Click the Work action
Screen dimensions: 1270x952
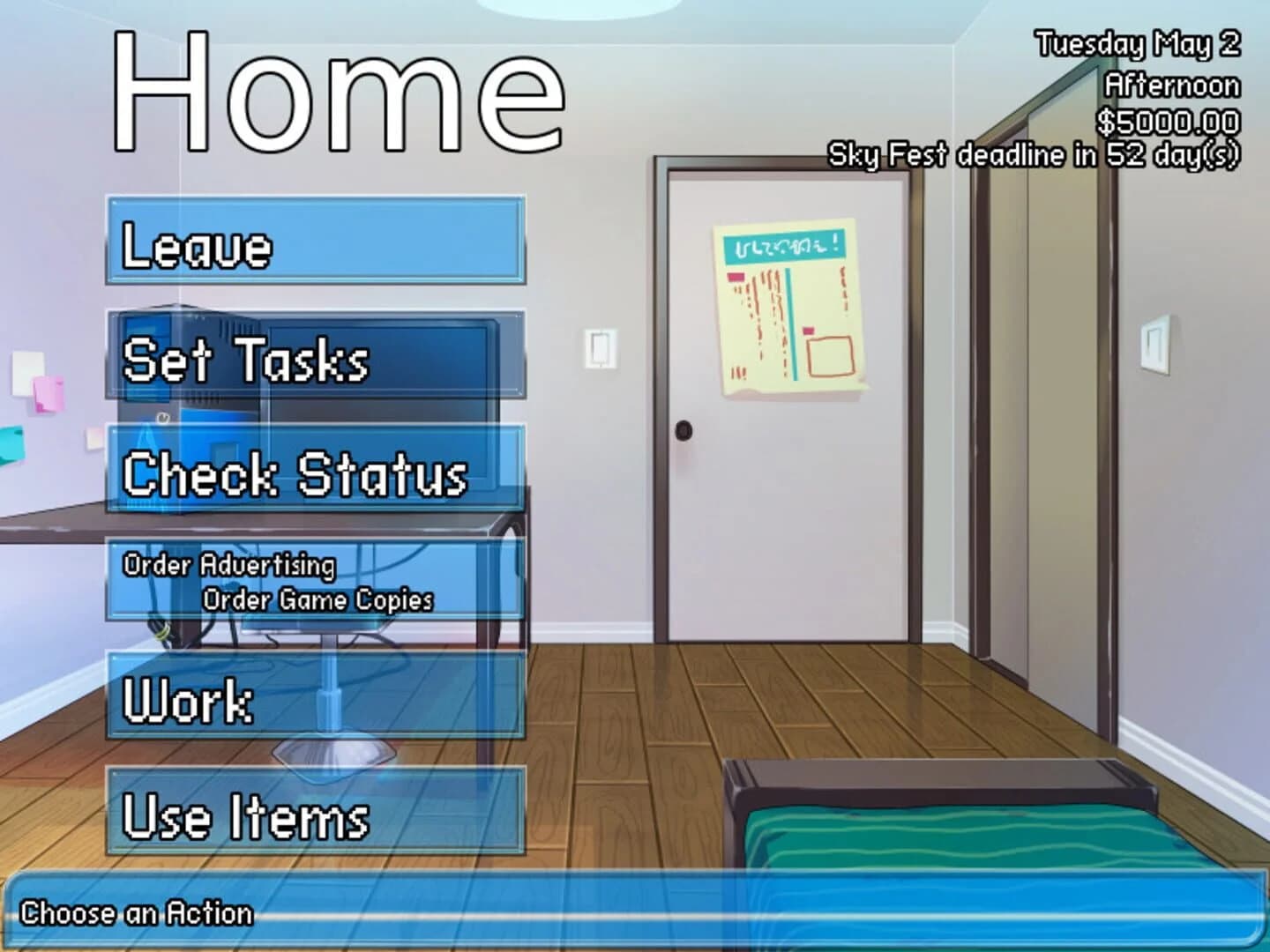(x=313, y=702)
